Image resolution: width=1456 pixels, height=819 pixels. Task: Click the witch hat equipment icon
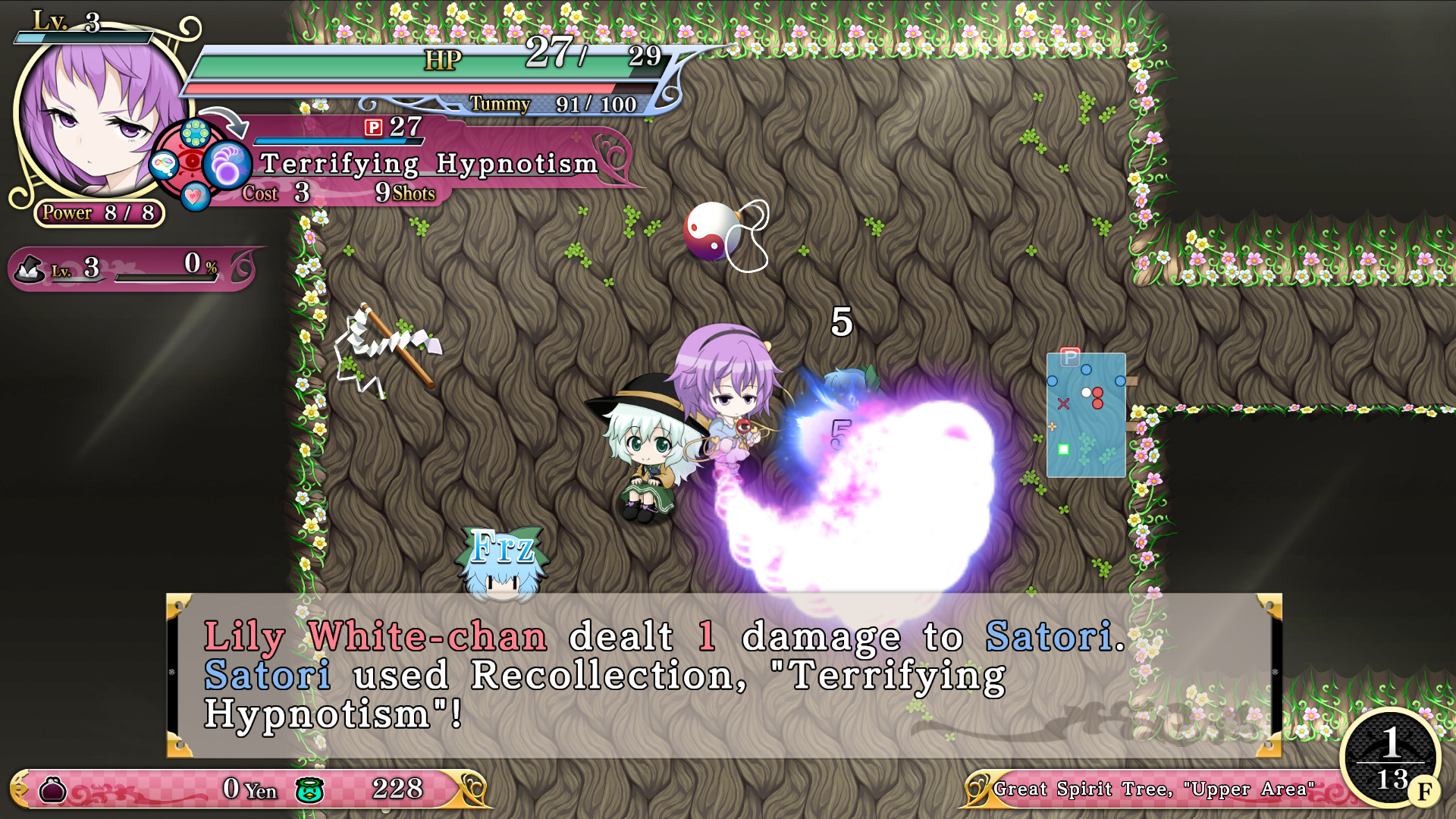point(30,267)
